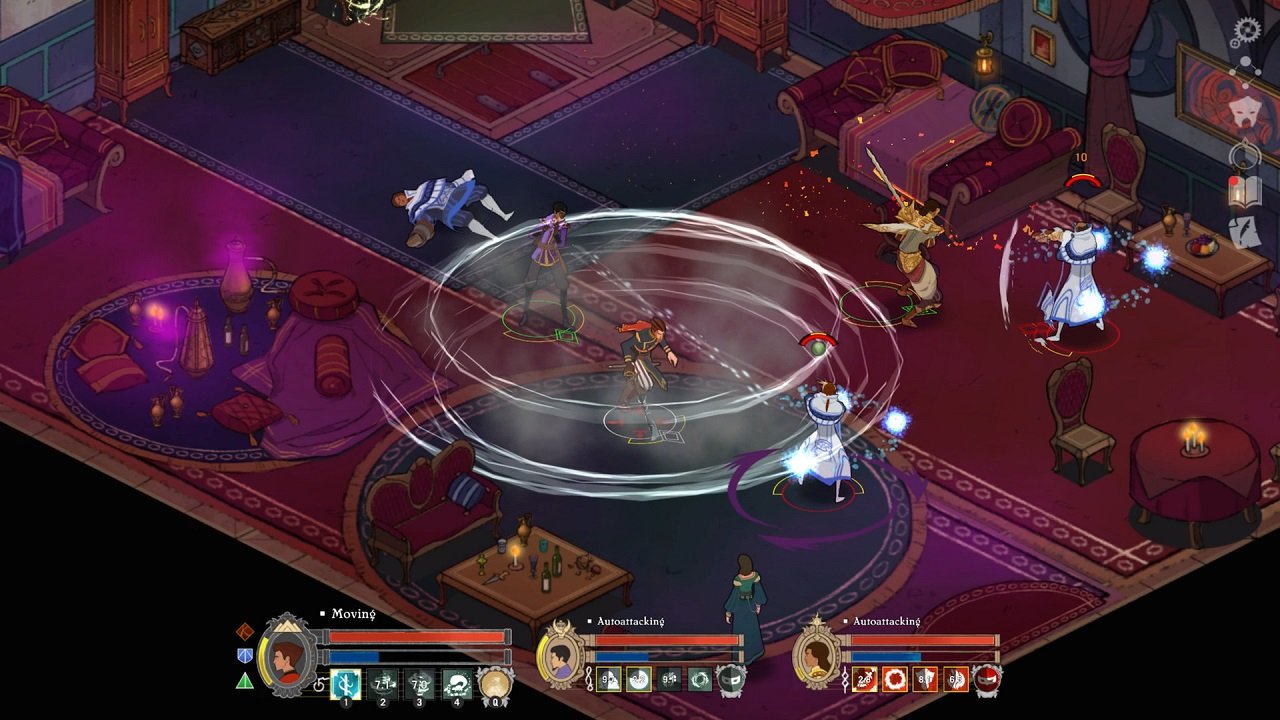Click the enemy health bar showing 10 damage
Image resolution: width=1280 pixels, height=720 pixels.
(1082, 179)
